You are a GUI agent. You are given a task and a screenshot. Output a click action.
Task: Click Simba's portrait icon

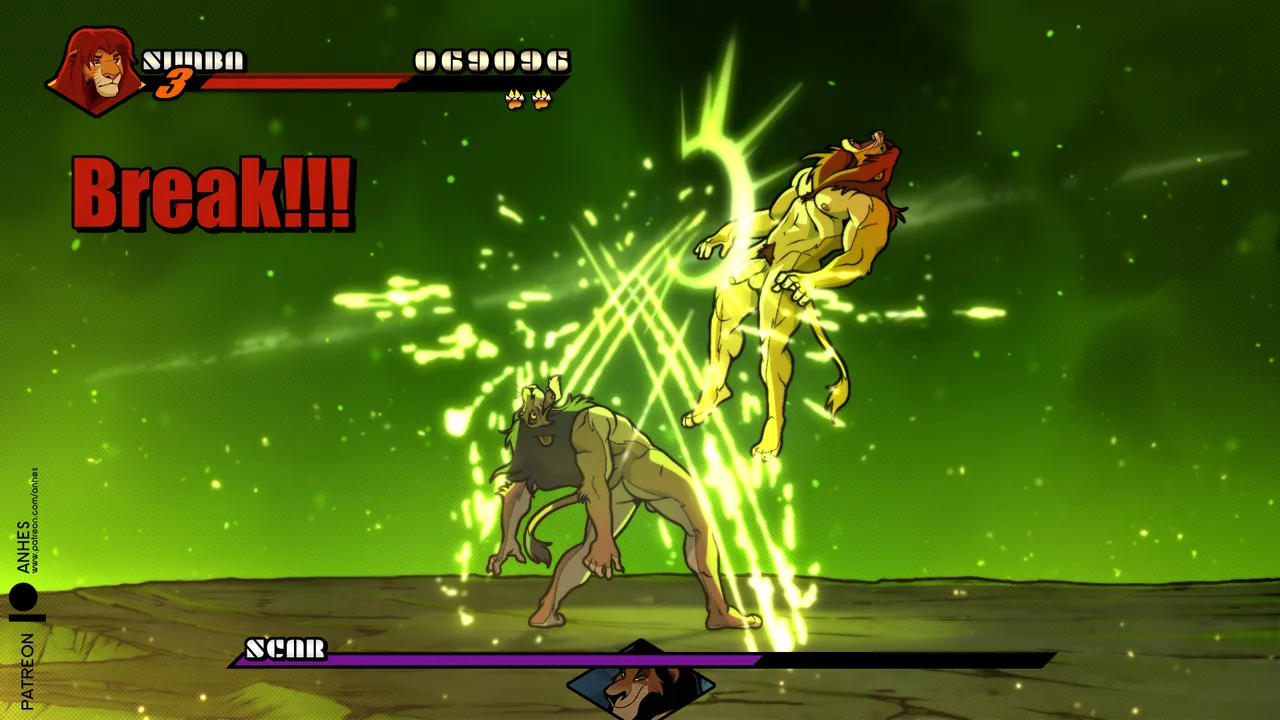pyautogui.click(x=97, y=70)
